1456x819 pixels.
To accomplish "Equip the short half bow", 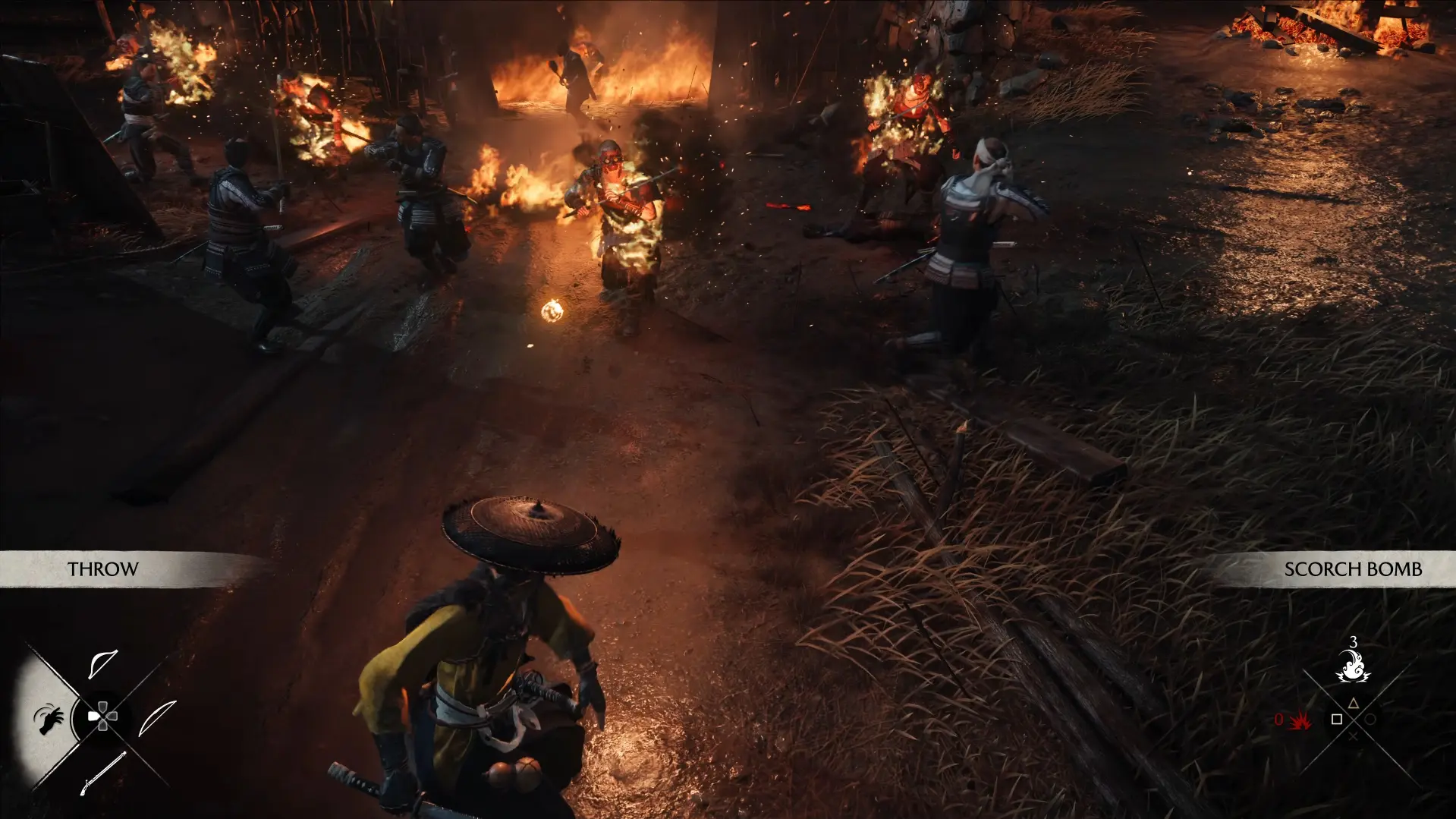I will (x=102, y=663).
